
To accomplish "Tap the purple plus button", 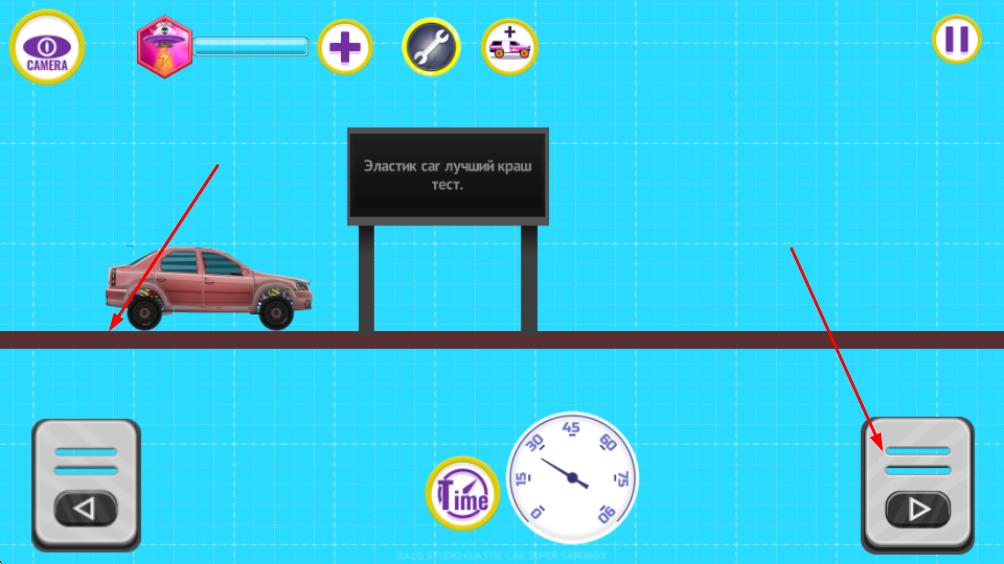I will tap(345, 46).
